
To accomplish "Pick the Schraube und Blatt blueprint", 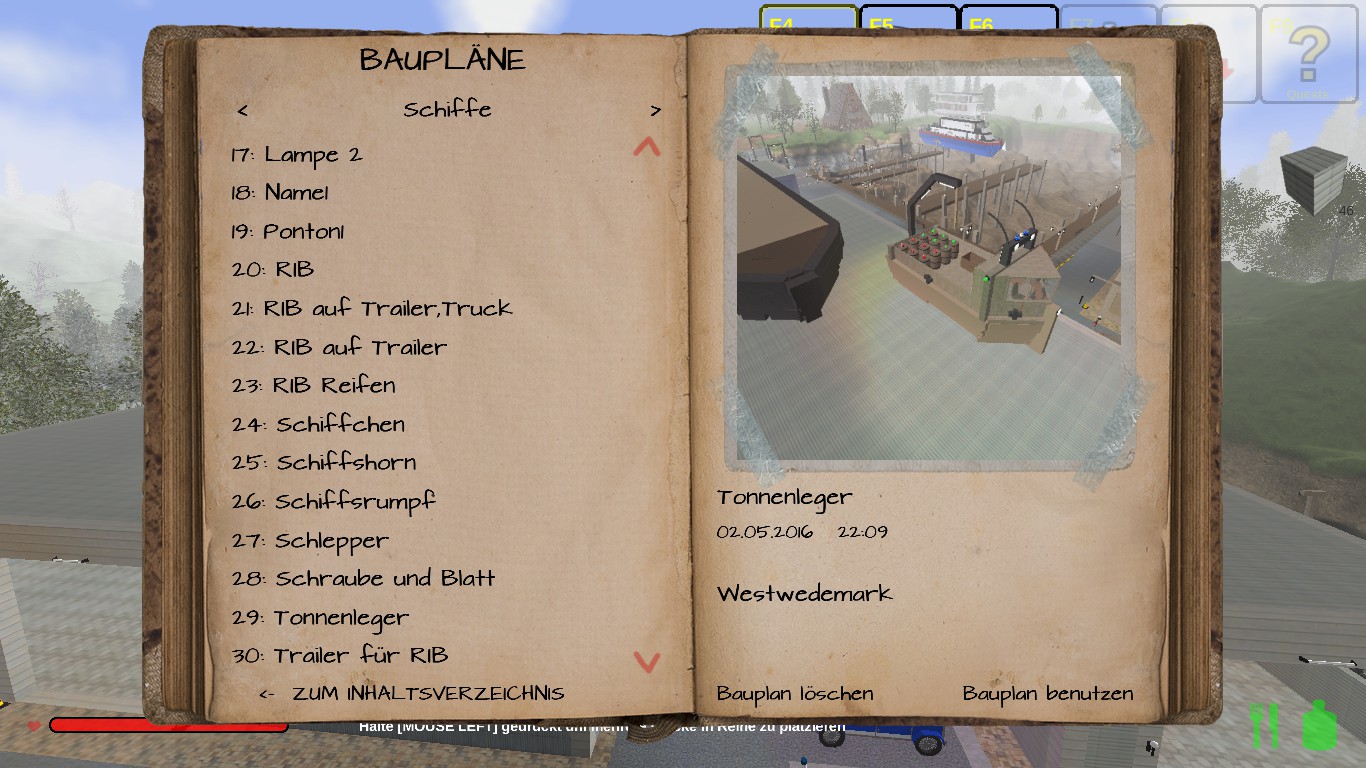I will click(364, 579).
